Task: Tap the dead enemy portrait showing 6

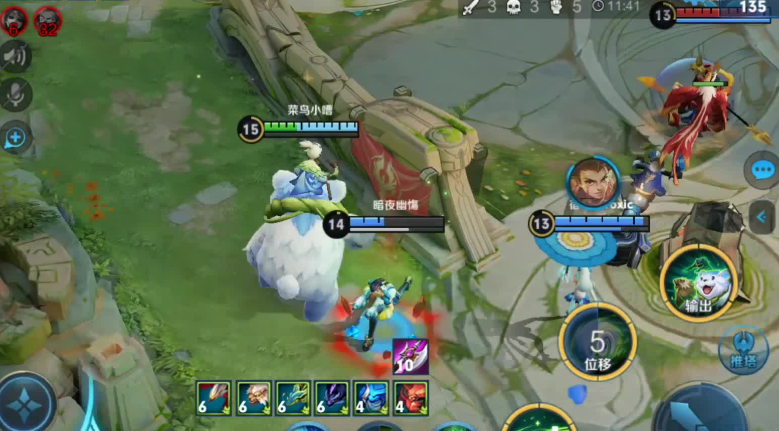Action: click(x=15, y=18)
